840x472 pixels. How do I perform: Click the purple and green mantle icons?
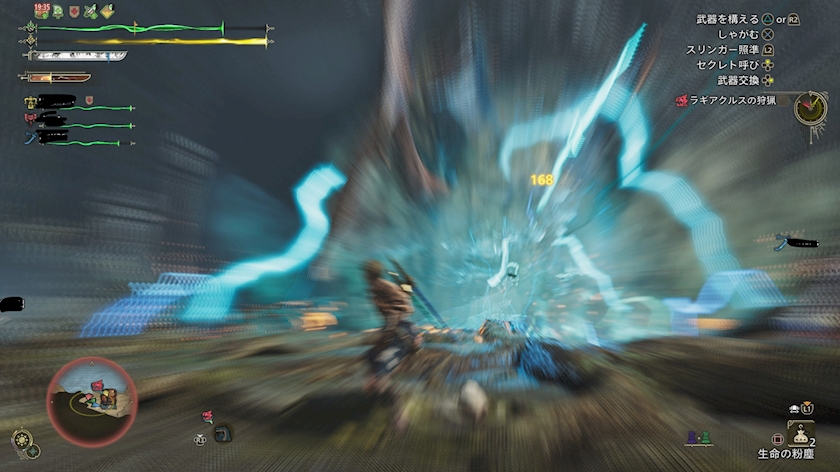coord(699,438)
